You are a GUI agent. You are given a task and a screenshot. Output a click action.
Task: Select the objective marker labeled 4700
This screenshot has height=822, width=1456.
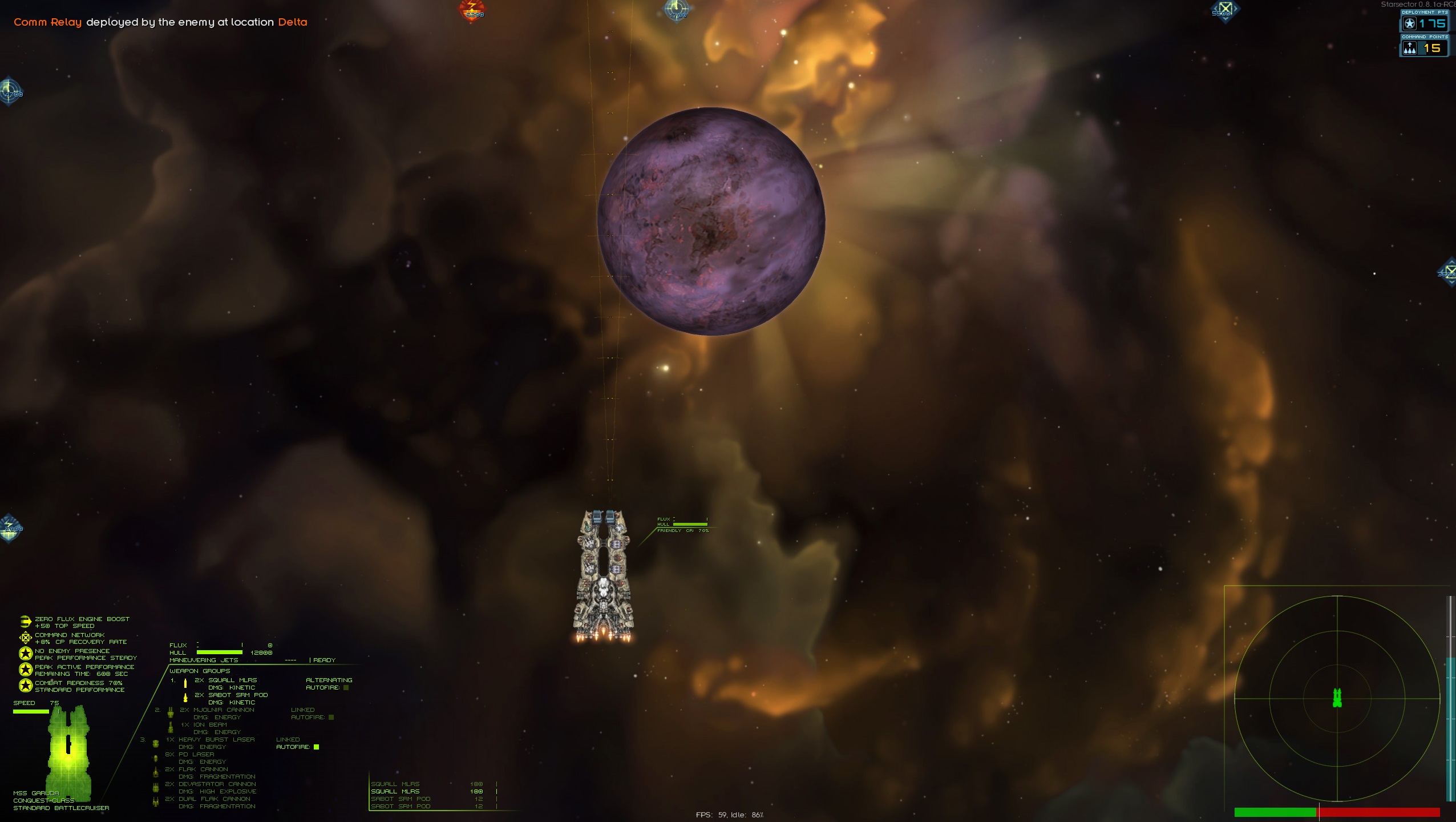tap(10, 91)
